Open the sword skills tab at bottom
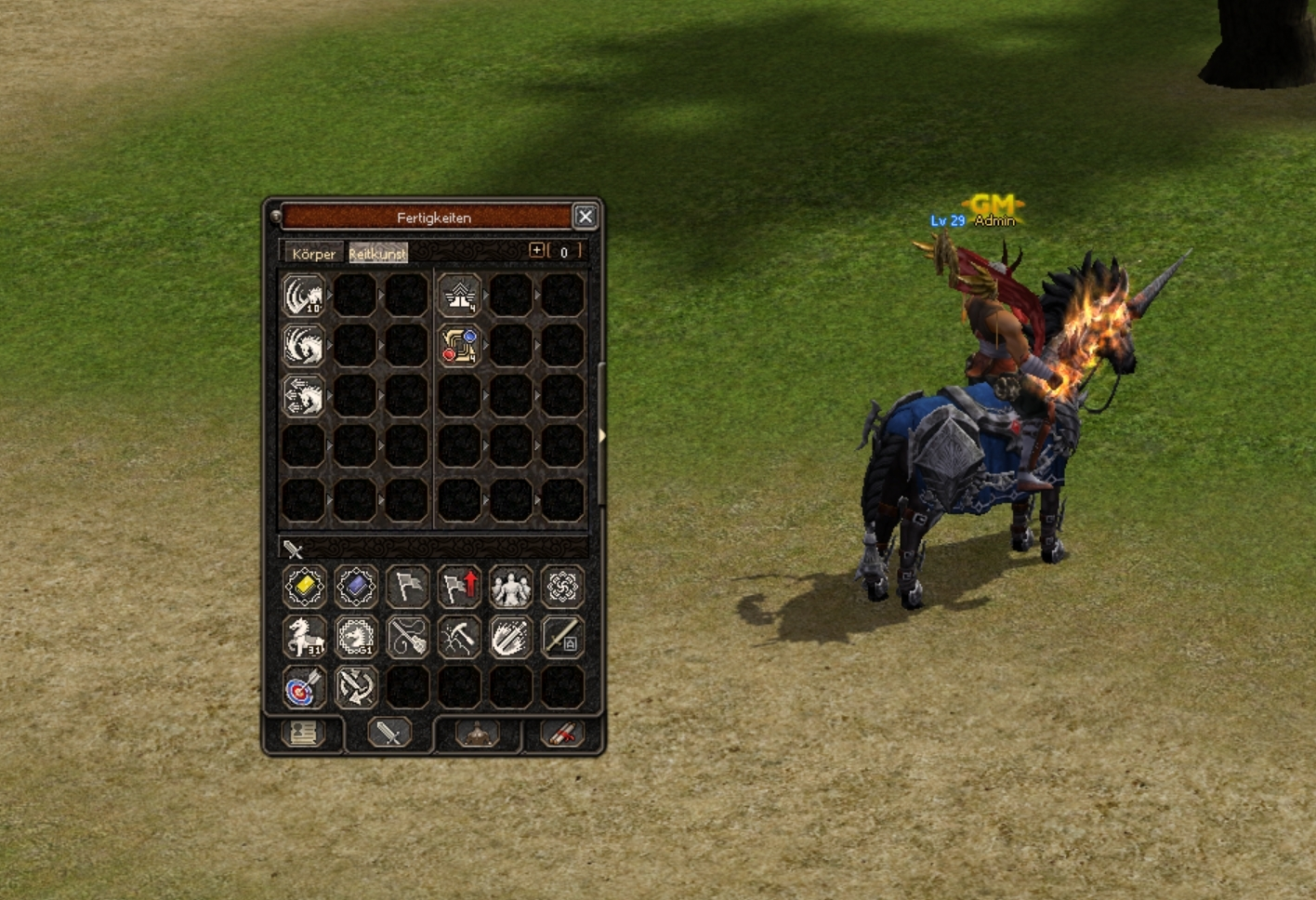 tap(388, 734)
